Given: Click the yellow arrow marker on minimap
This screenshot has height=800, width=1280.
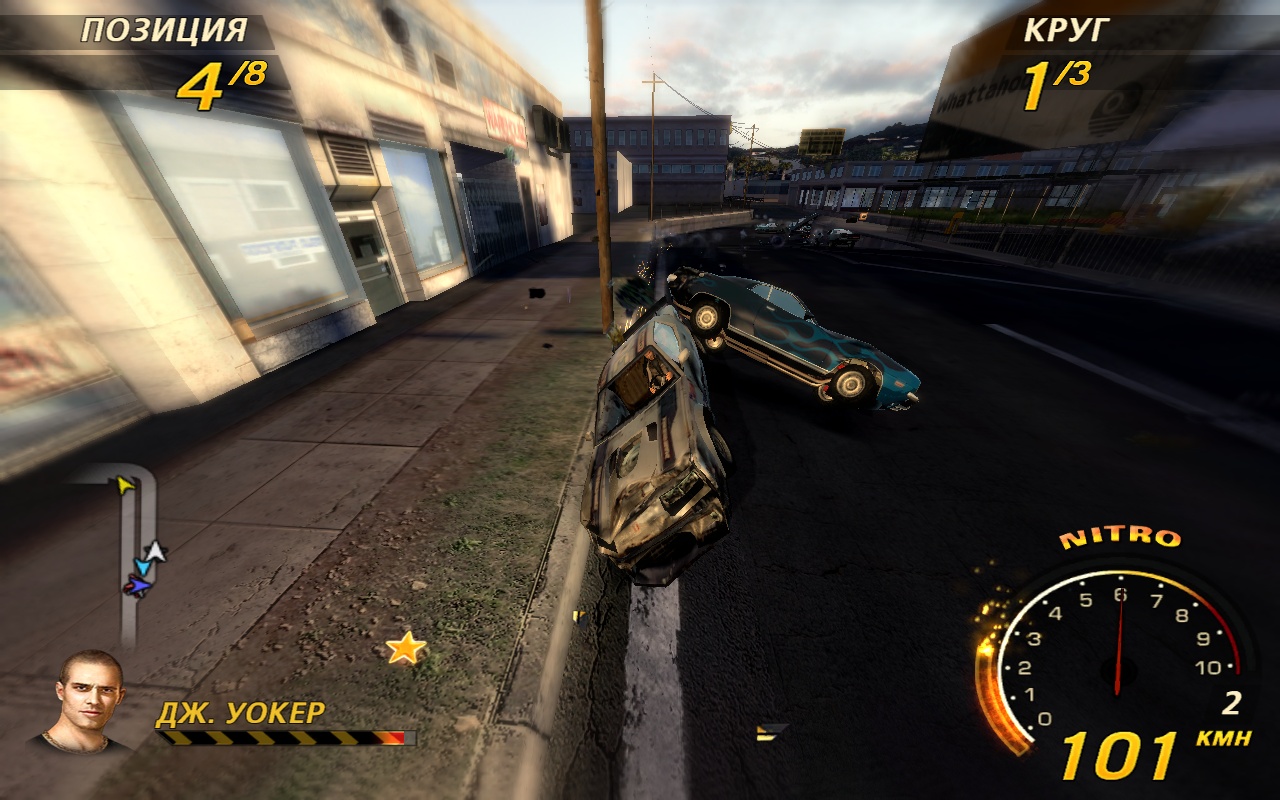Looking at the screenshot, I should (124, 485).
